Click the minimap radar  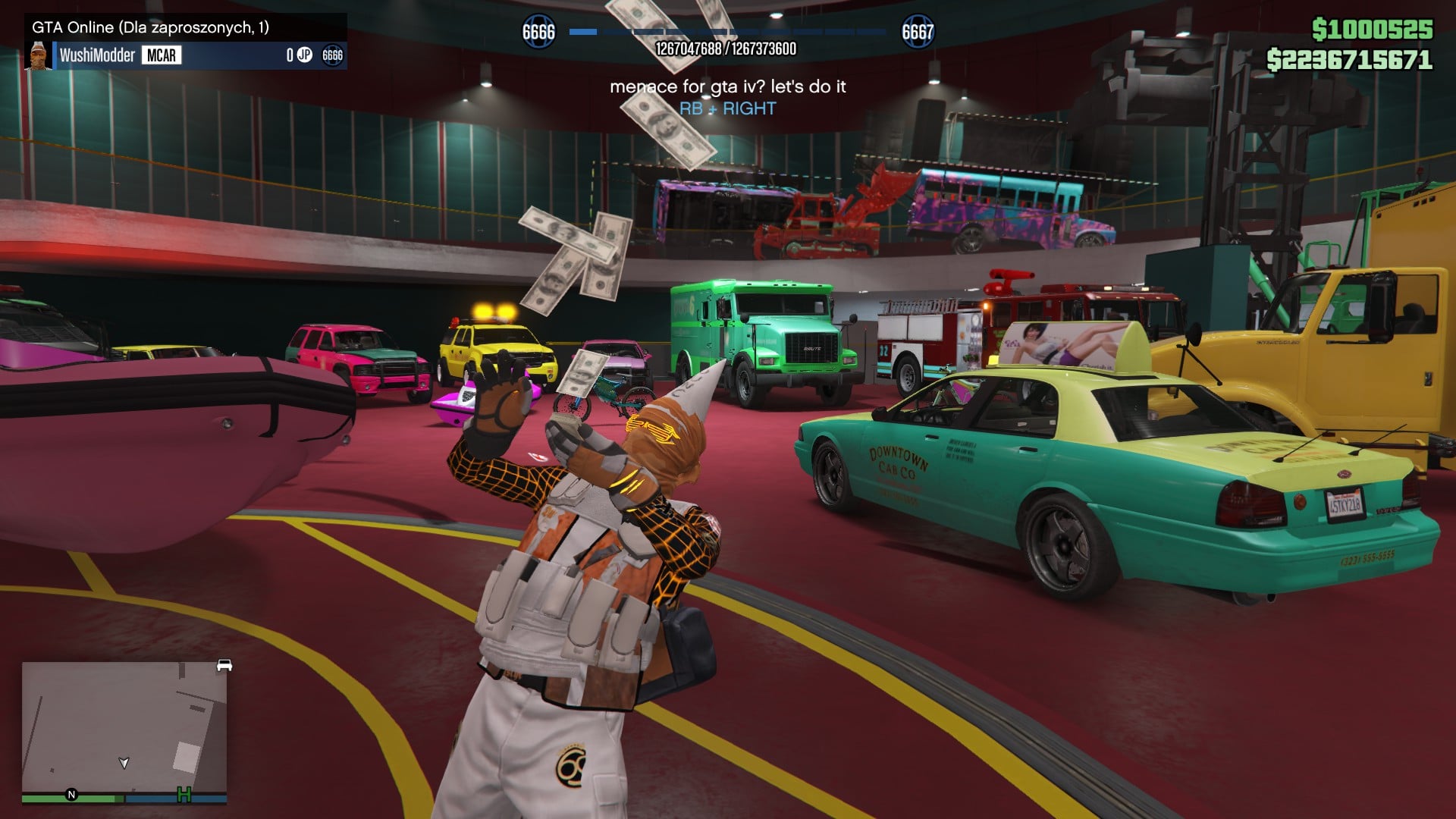pos(124,728)
